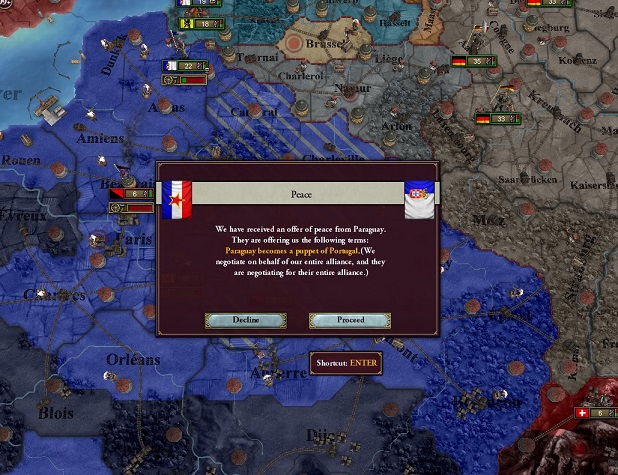Decline the Paraguay peace offer
The width and height of the screenshot is (618, 475).
tap(246, 320)
